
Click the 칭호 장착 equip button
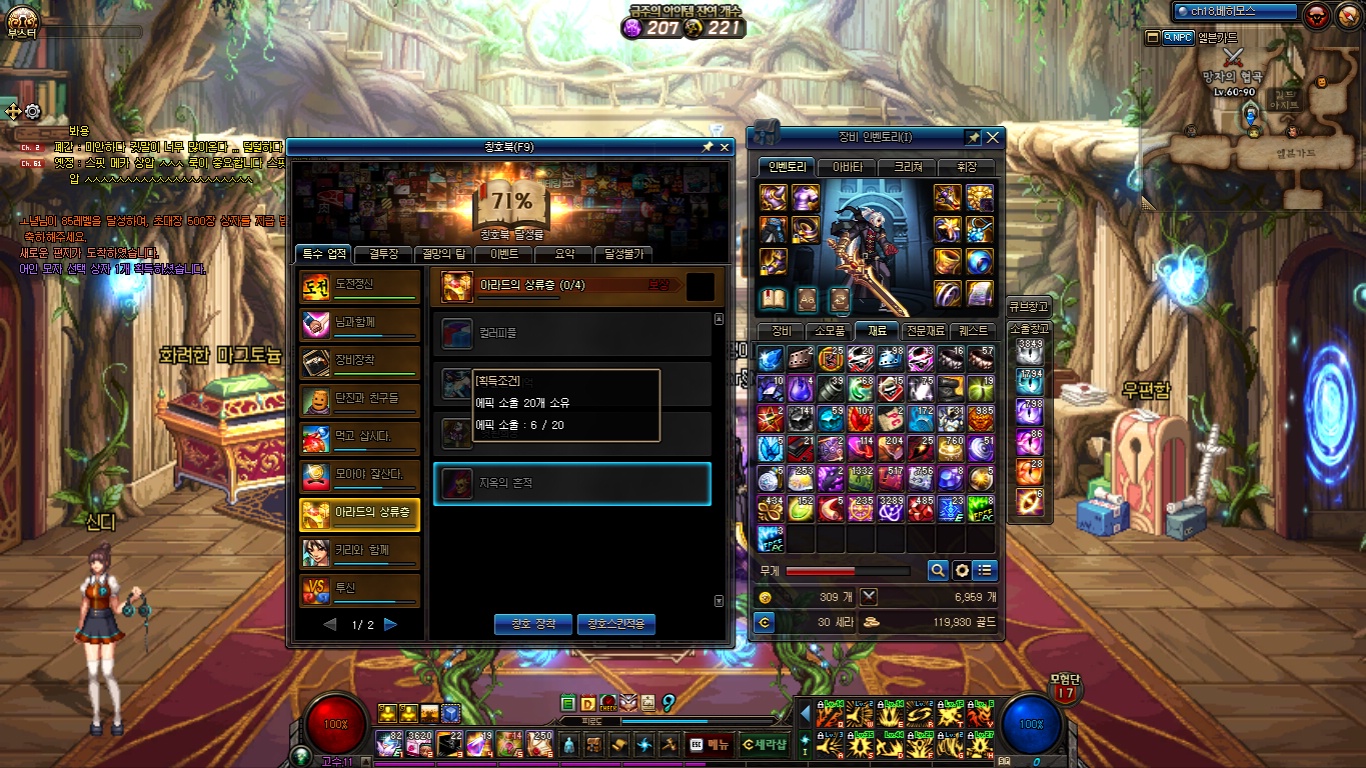[533, 624]
